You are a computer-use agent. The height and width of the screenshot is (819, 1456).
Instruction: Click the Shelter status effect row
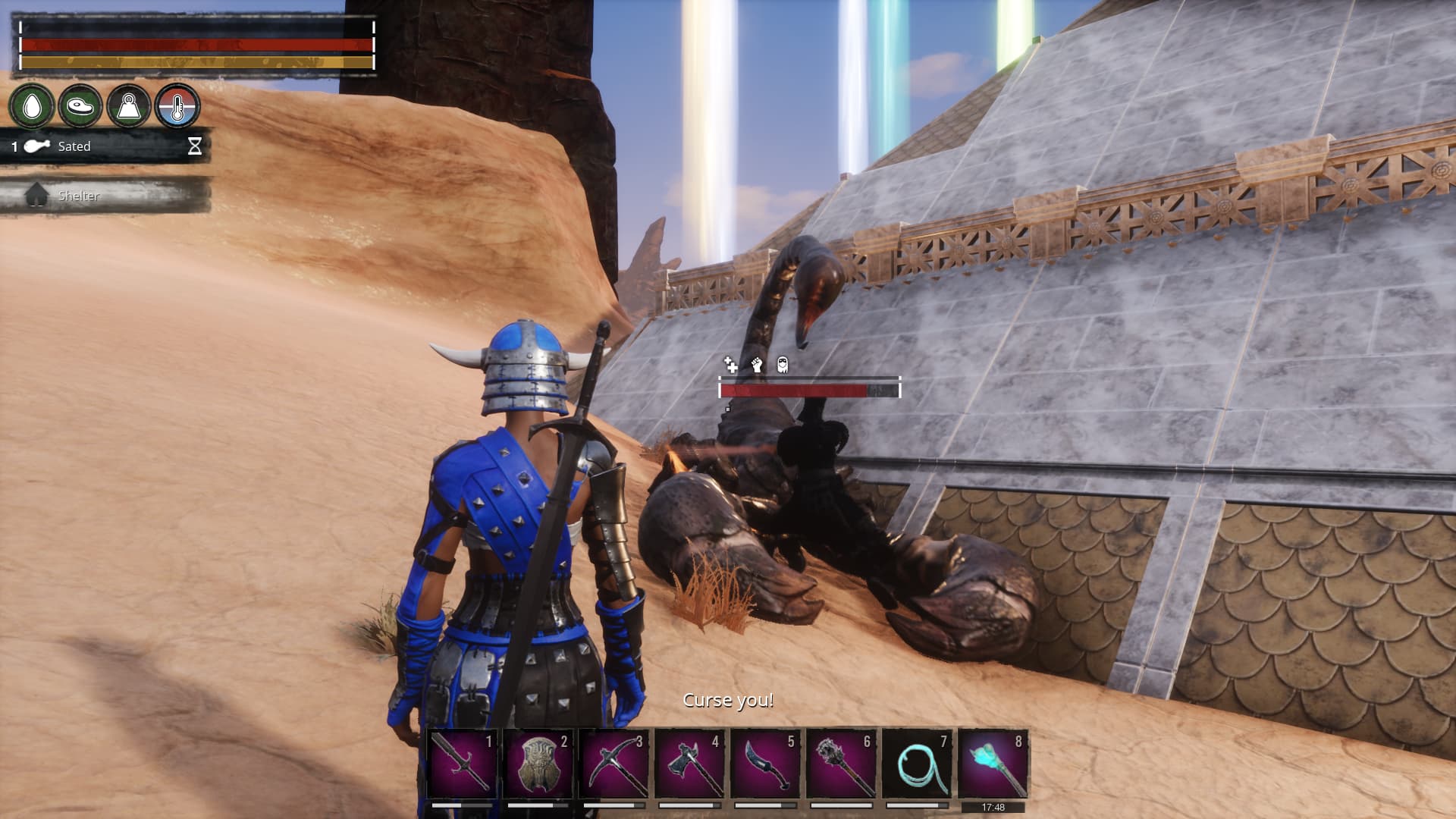[x=106, y=196]
